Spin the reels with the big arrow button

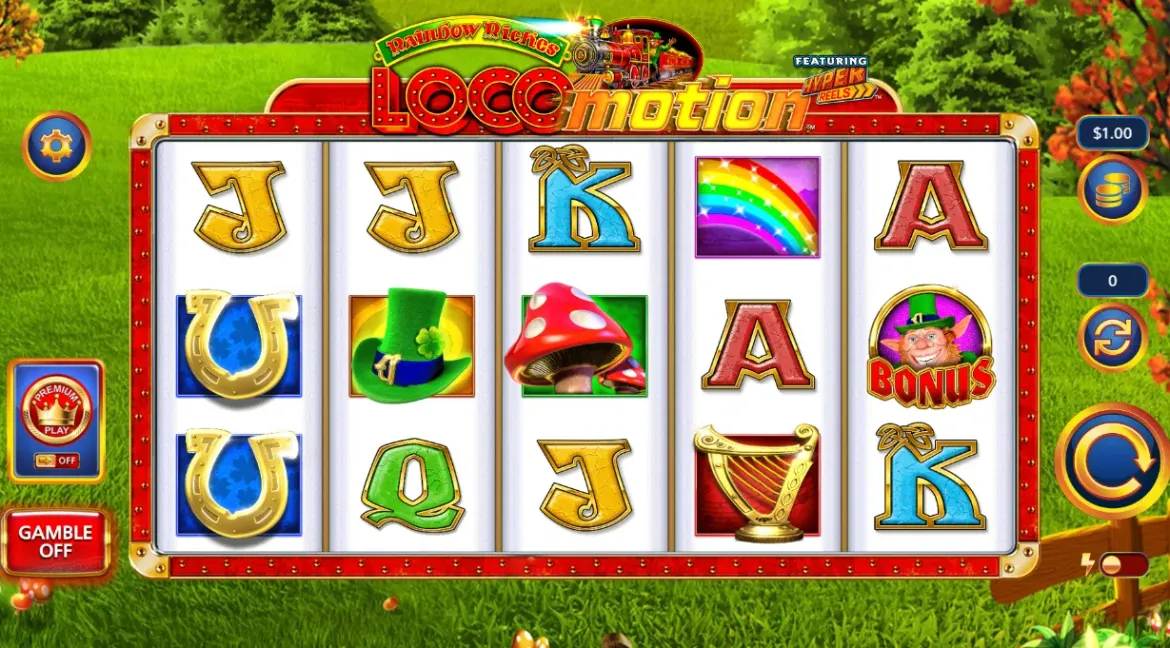click(x=1111, y=461)
